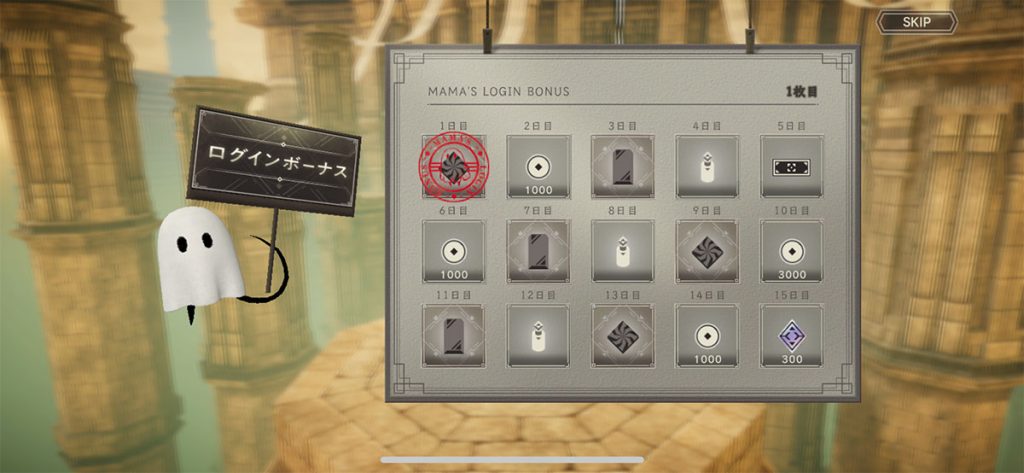Select the stamped day 1 reward
The image size is (1024, 473).
tap(453, 167)
